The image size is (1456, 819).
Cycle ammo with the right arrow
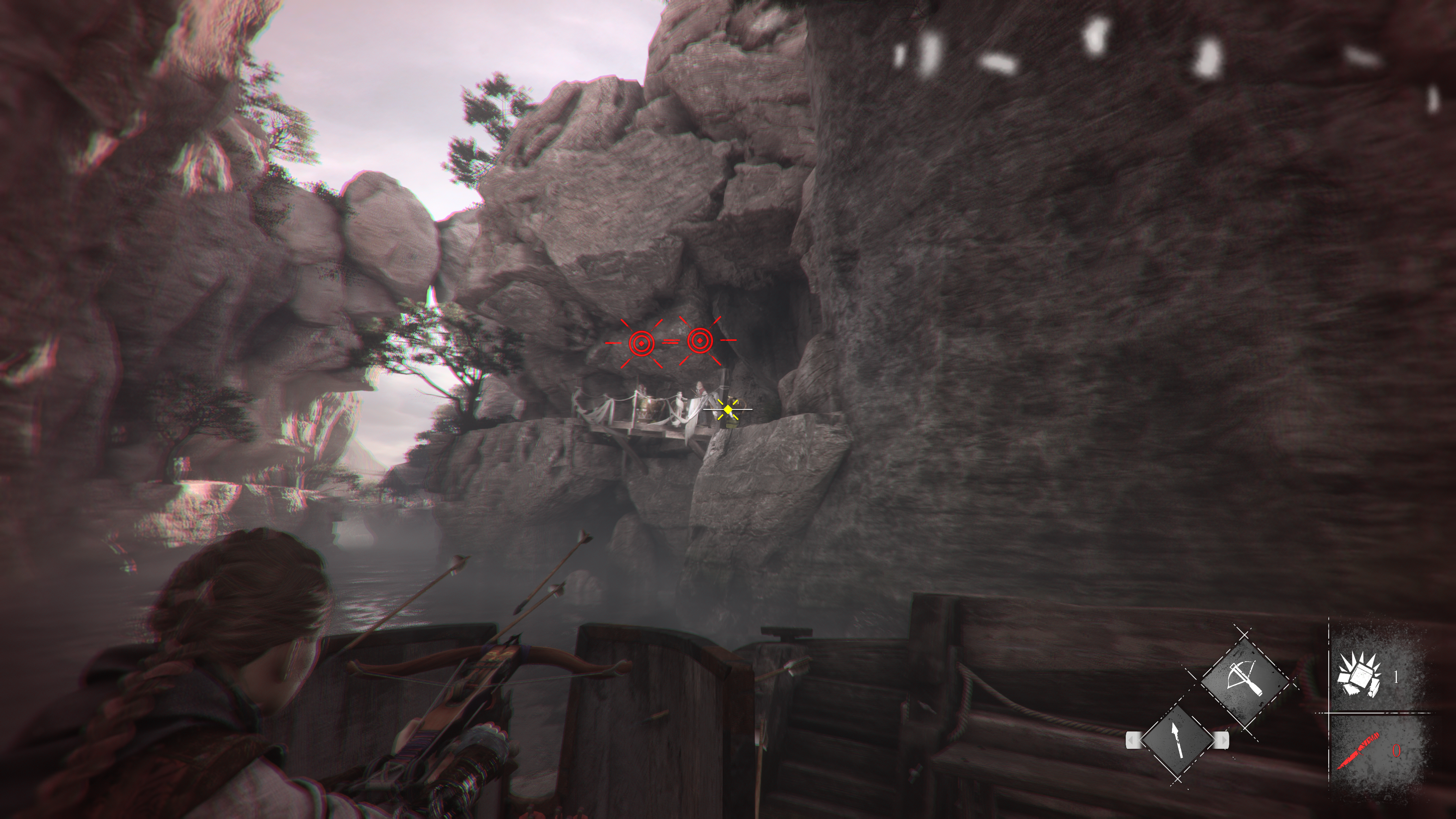1222,739
